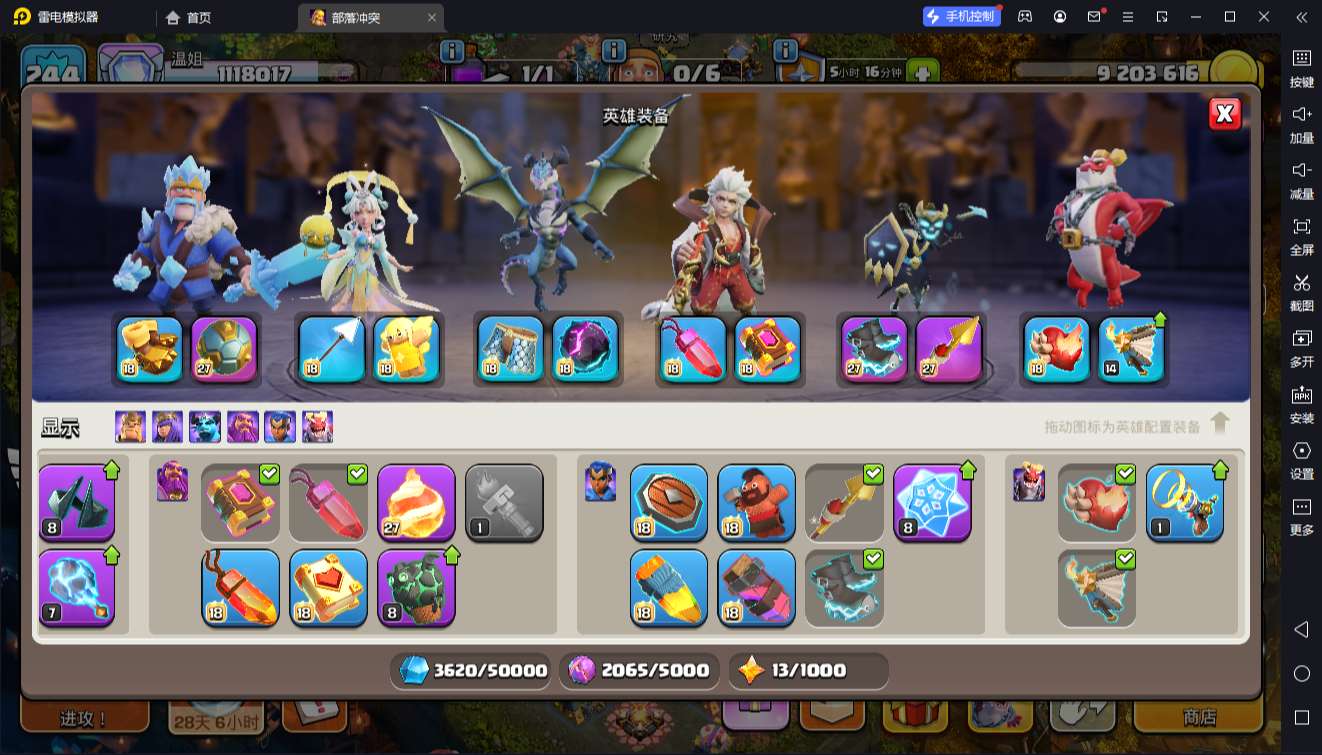Pick the rainbow rocket equipment slot
Image resolution: width=1322 pixels, height=755 pixels.
(x=669, y=588)
